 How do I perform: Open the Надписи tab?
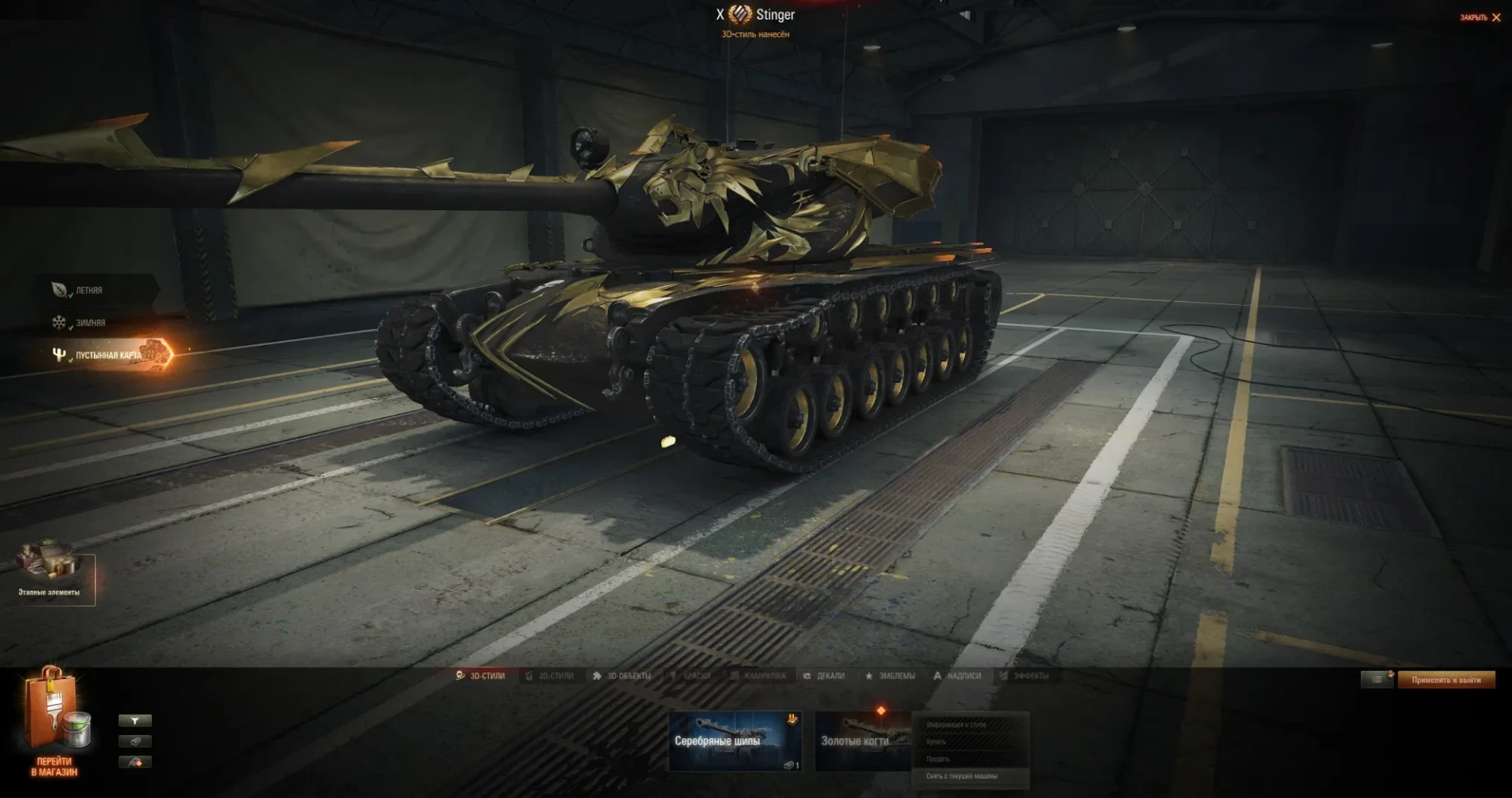[958, 676]
